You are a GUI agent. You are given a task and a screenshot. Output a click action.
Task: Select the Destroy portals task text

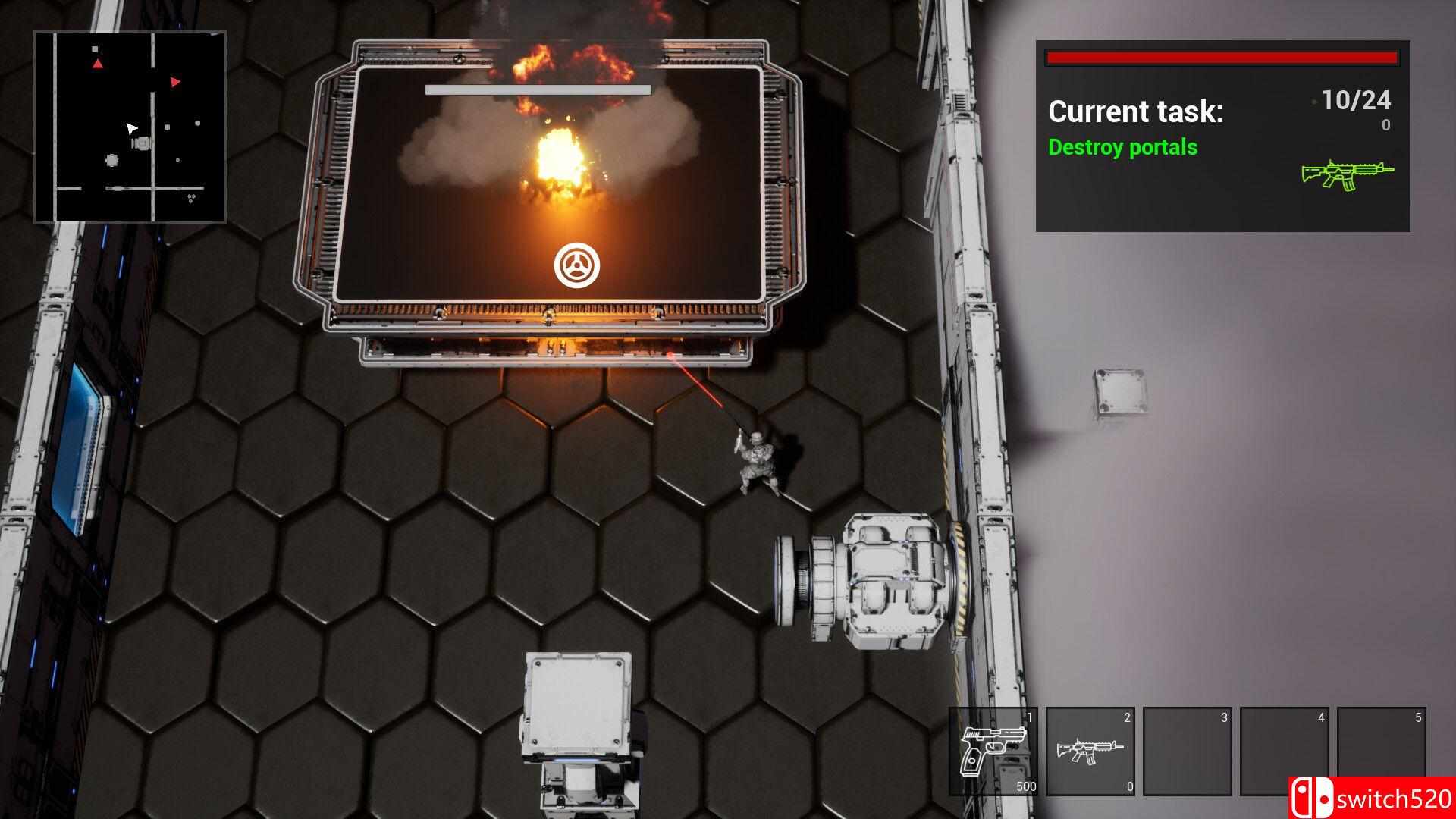click(x=1122, y=147)
